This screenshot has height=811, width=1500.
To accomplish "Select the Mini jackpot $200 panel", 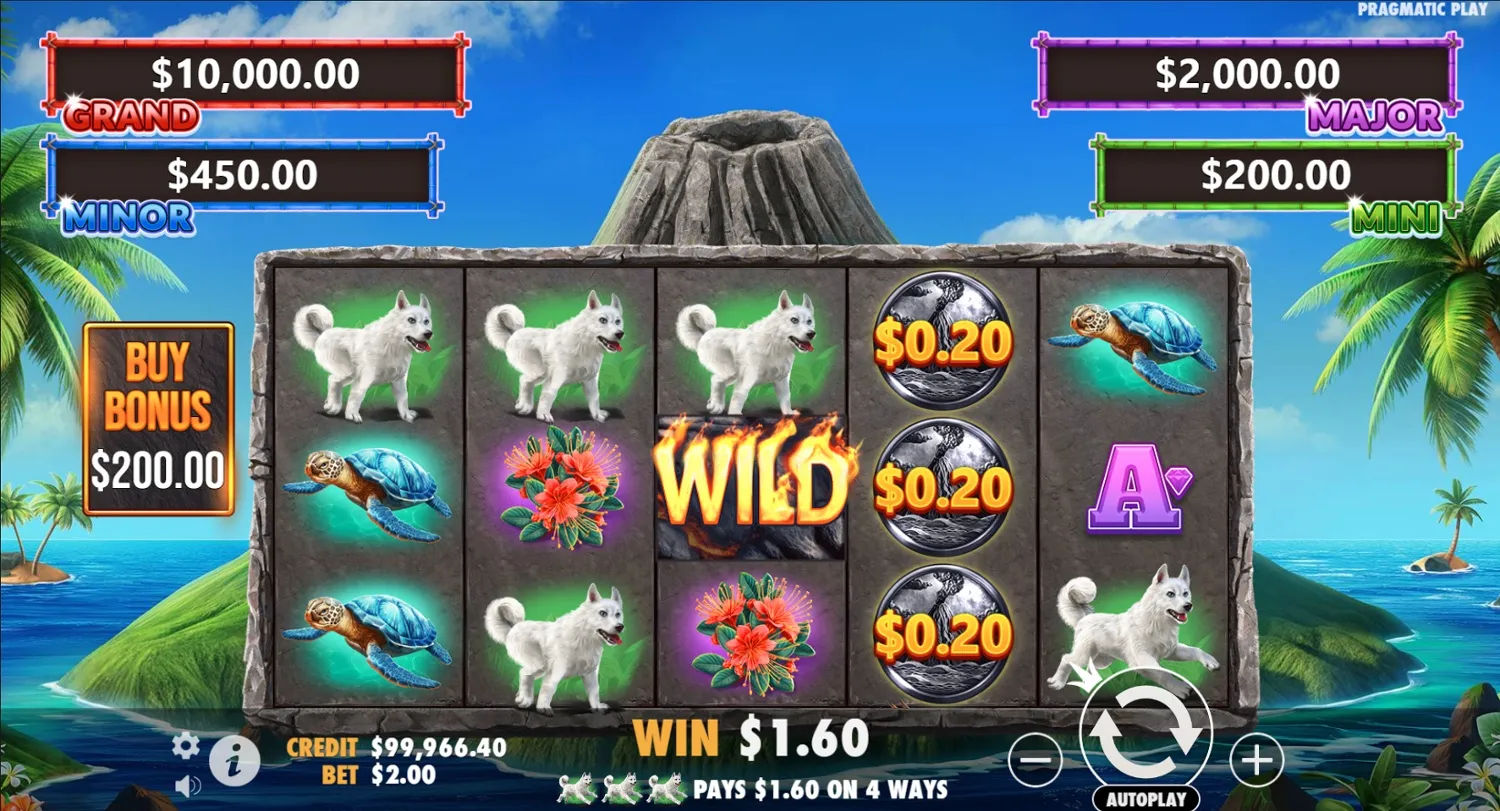I will (1277, 177).
